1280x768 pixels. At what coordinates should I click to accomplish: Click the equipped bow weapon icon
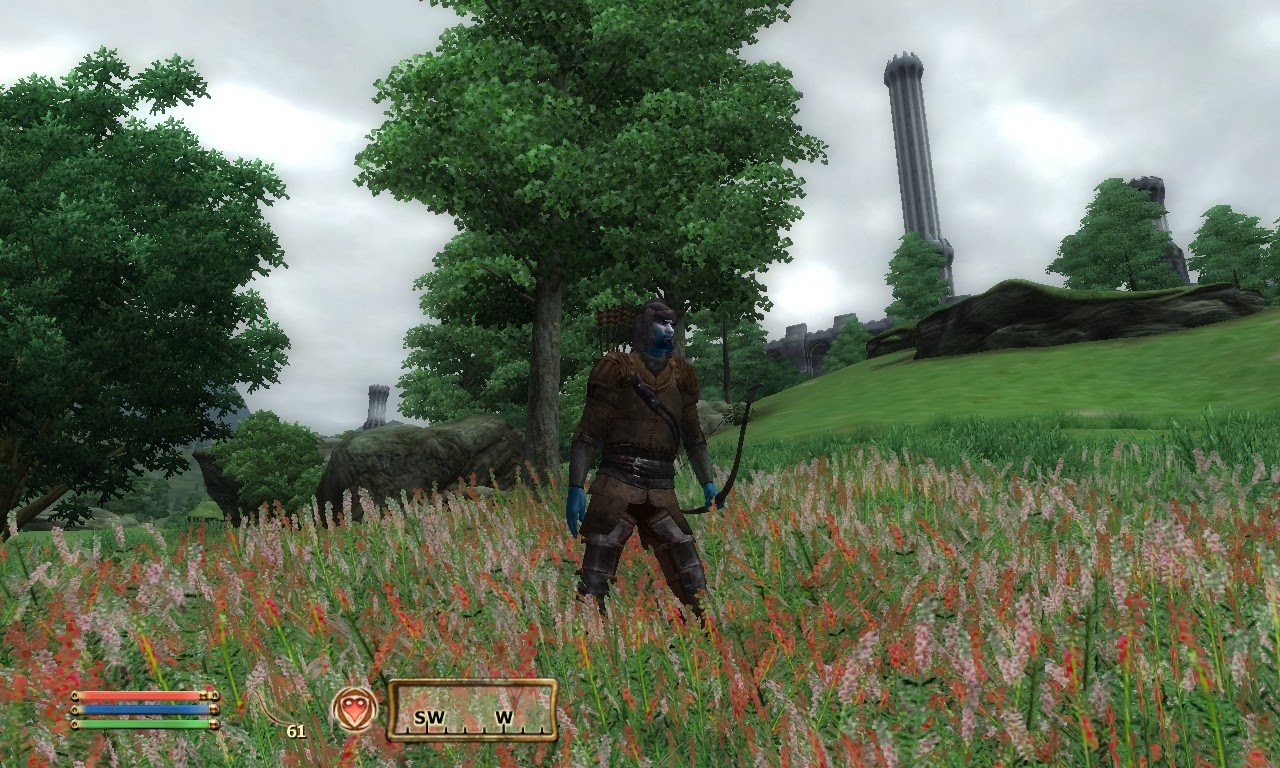pyautogui.click(x=274, y=710)
